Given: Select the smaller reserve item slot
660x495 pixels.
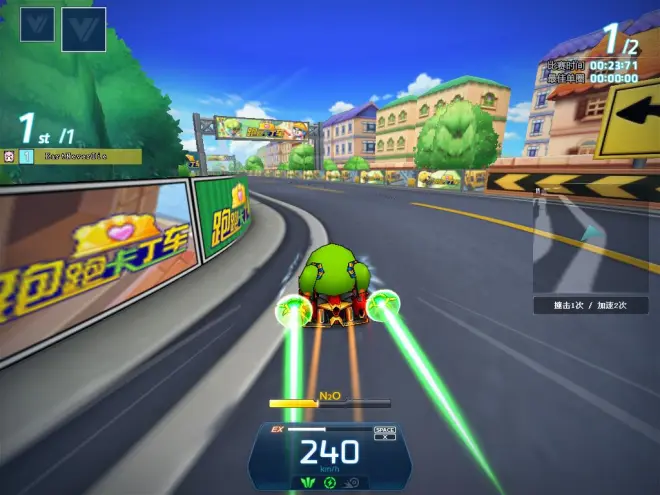Looking at the screenshot, I should pos(37,24).
